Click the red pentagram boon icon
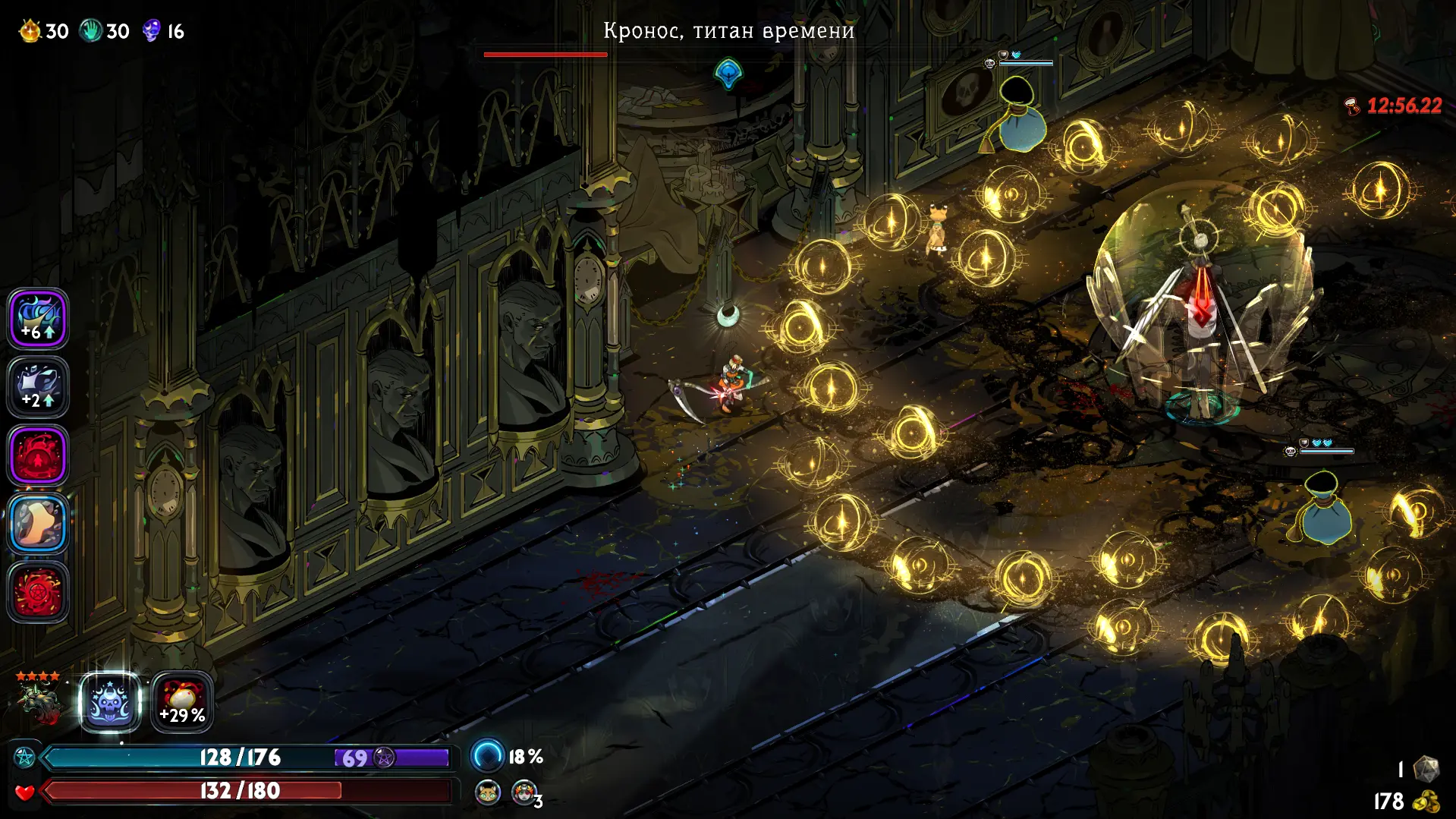Screen dimensions: 1456x819 tap(38, 592)
